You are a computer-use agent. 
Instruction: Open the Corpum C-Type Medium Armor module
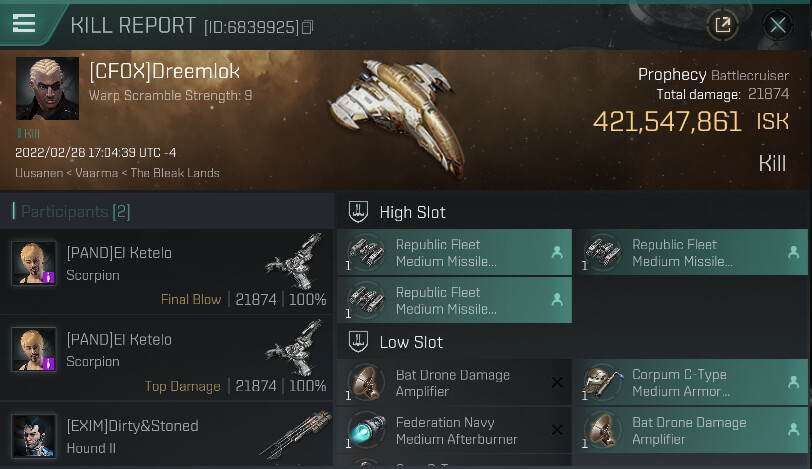pos(691,383)
